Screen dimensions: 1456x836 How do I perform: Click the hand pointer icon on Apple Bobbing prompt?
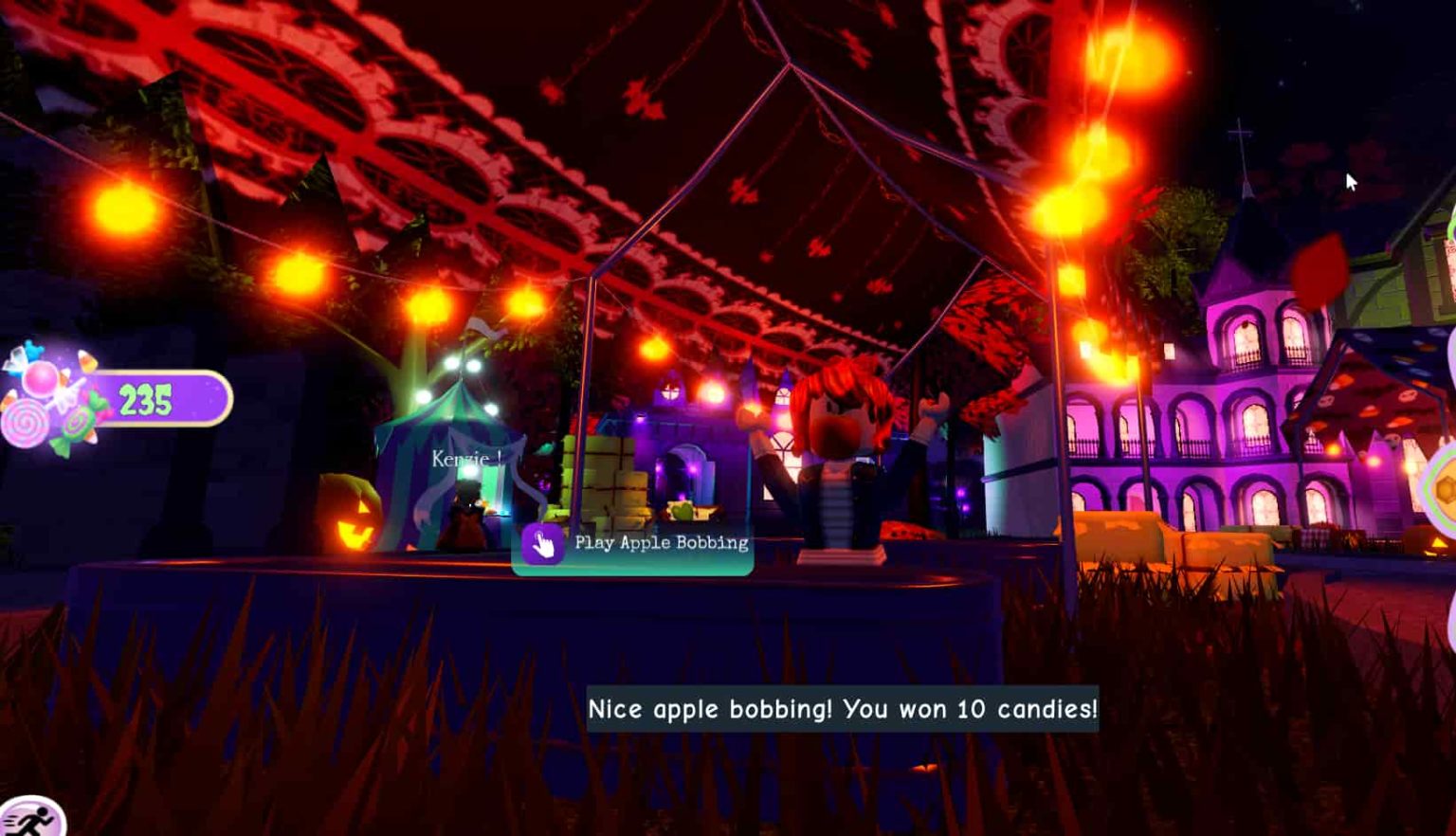[543, 543]
